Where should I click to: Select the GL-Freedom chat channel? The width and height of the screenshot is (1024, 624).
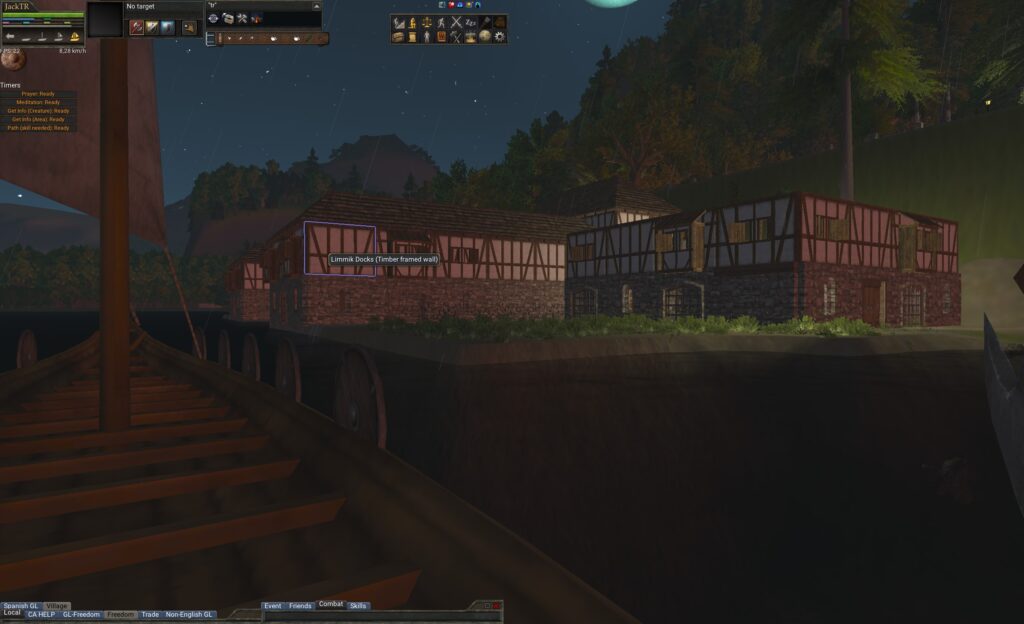81,614
